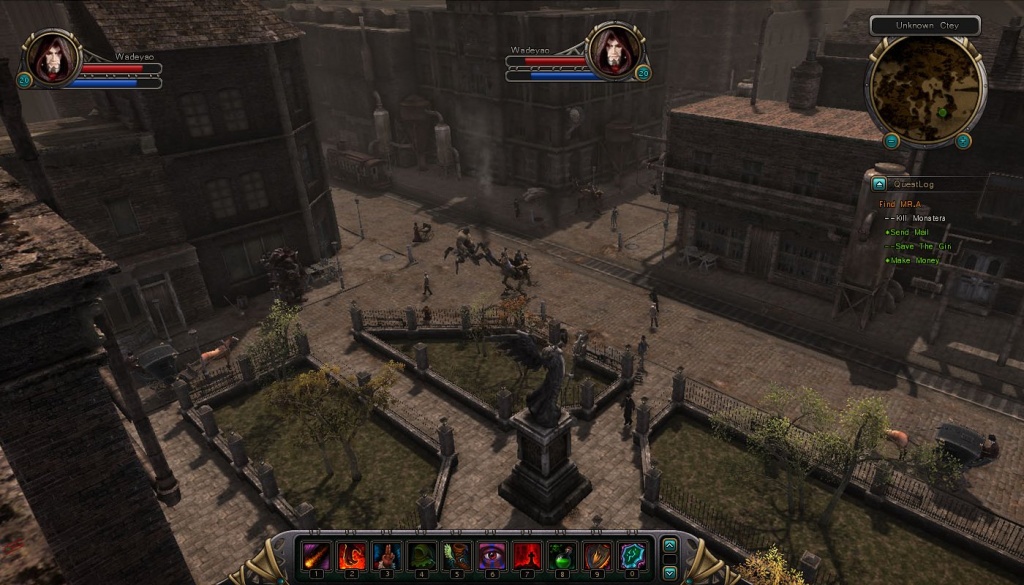Collapse the QuestLog panel

pos(879,184)
